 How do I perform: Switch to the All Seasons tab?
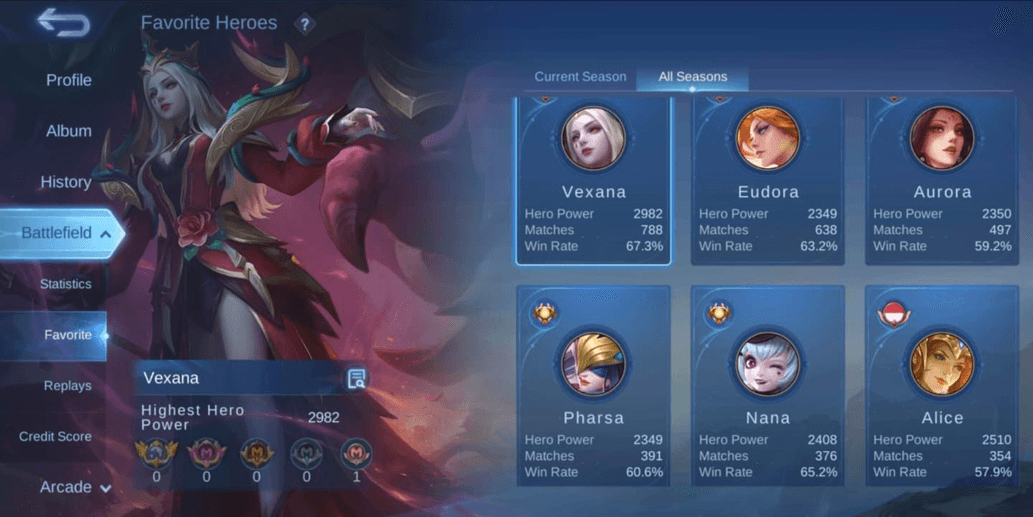point(692,77)
